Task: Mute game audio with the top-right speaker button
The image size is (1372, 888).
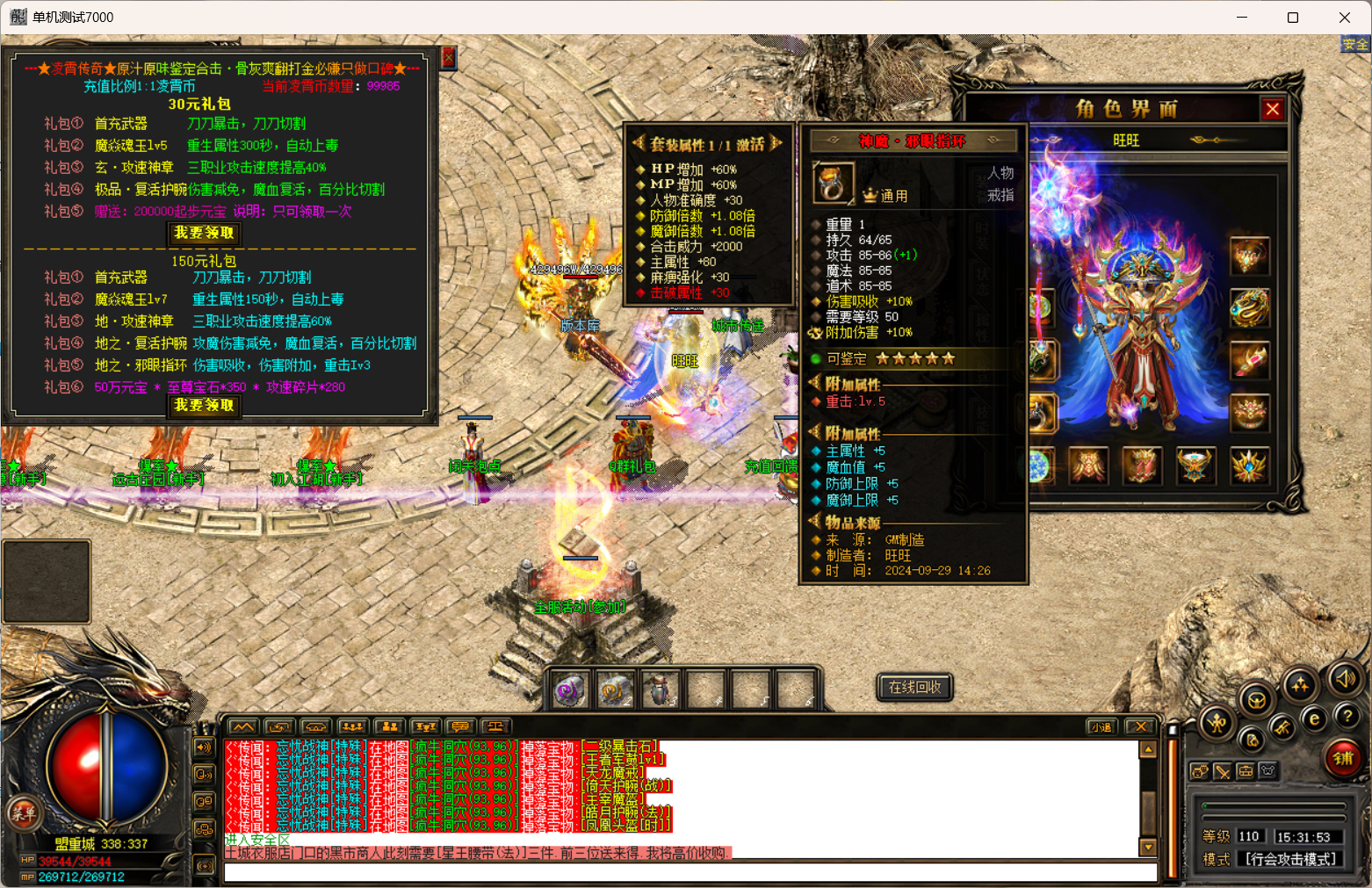Action: click(1345, 681)
